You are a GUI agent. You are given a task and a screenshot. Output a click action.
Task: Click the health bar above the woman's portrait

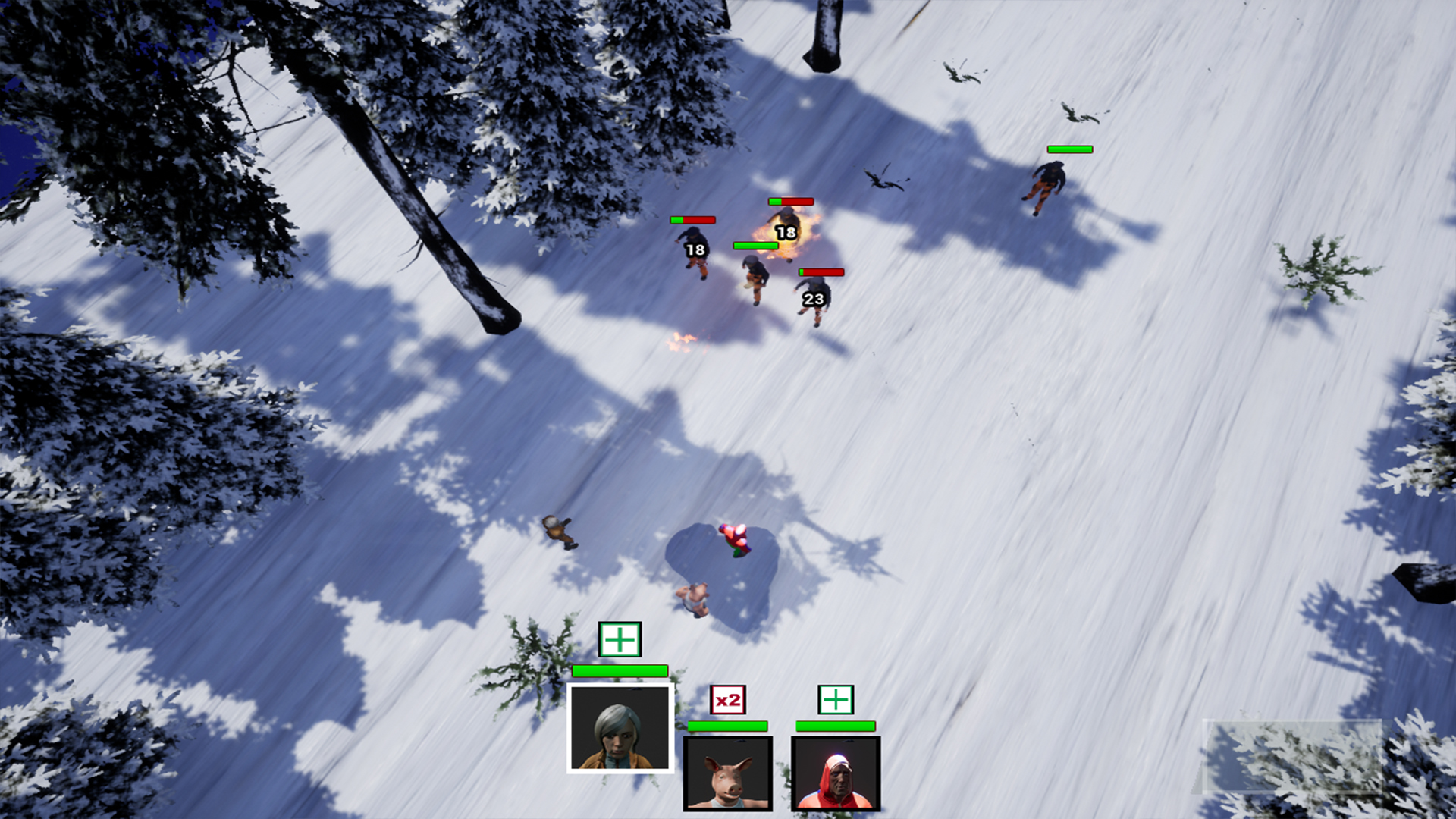pos(619,670)
